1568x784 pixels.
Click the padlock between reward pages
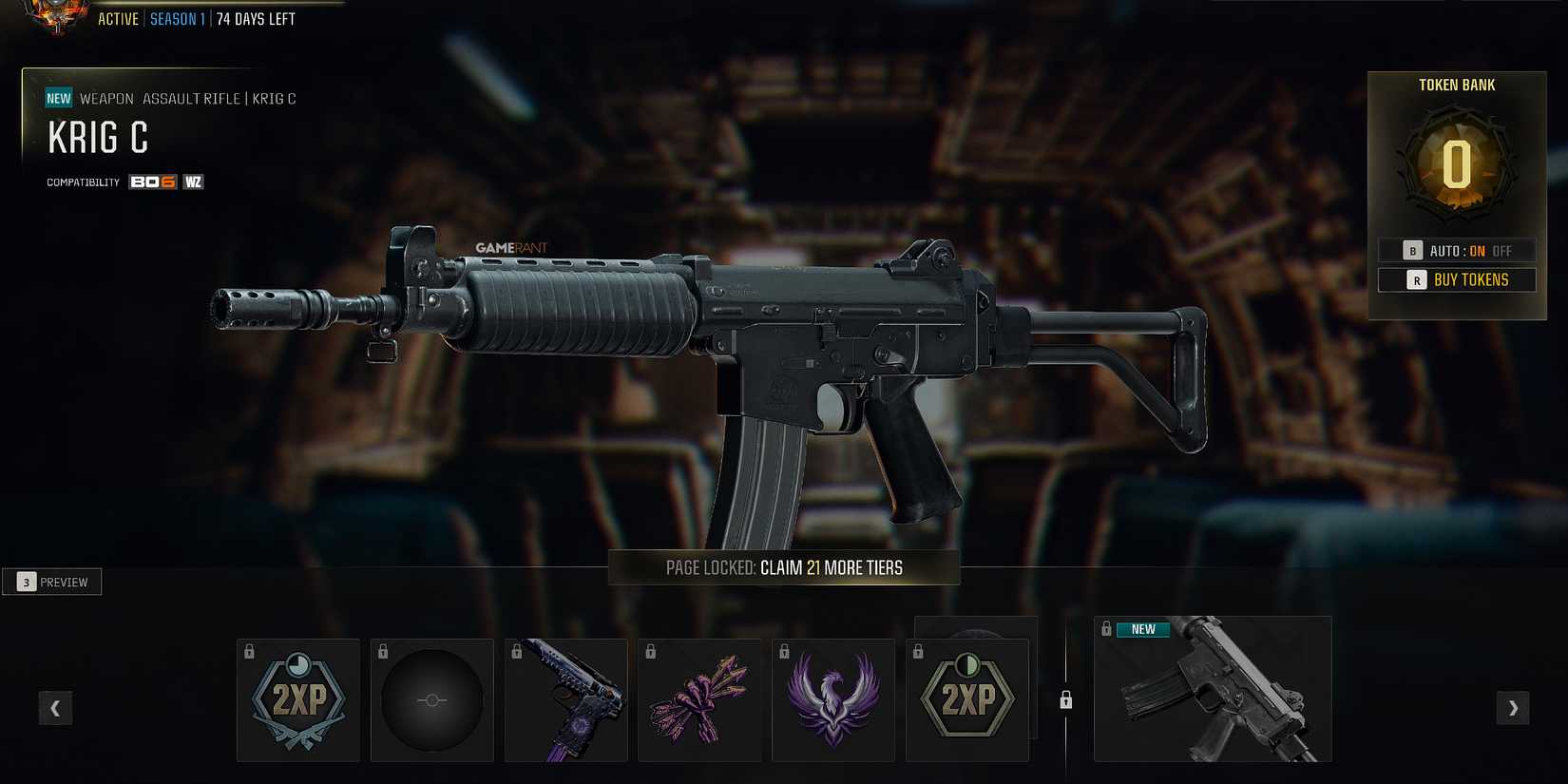(1065, 700)
